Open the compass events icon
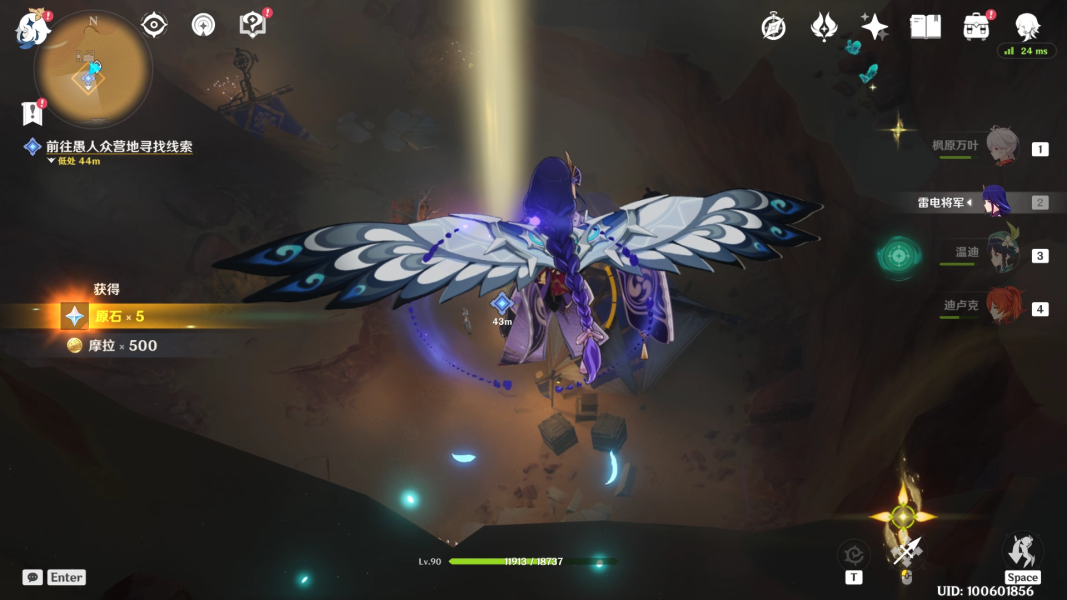Screen dimensions: 1067x600 click(x=773, y=27)
